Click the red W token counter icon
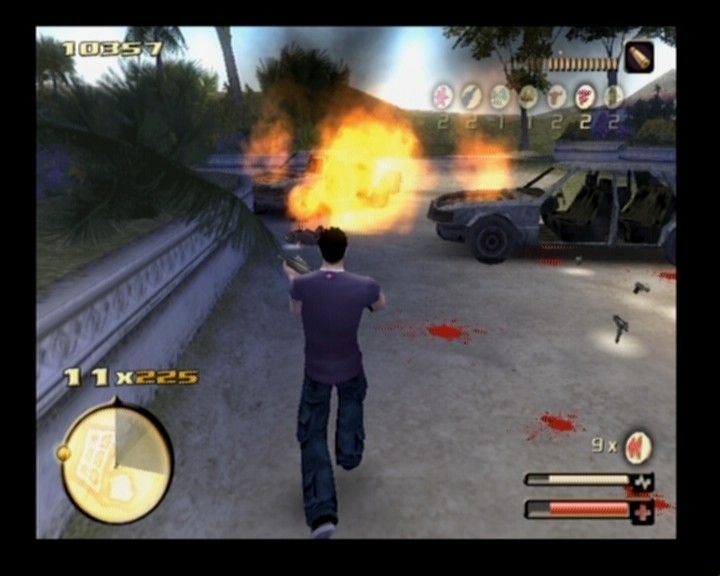 [637, 446]
